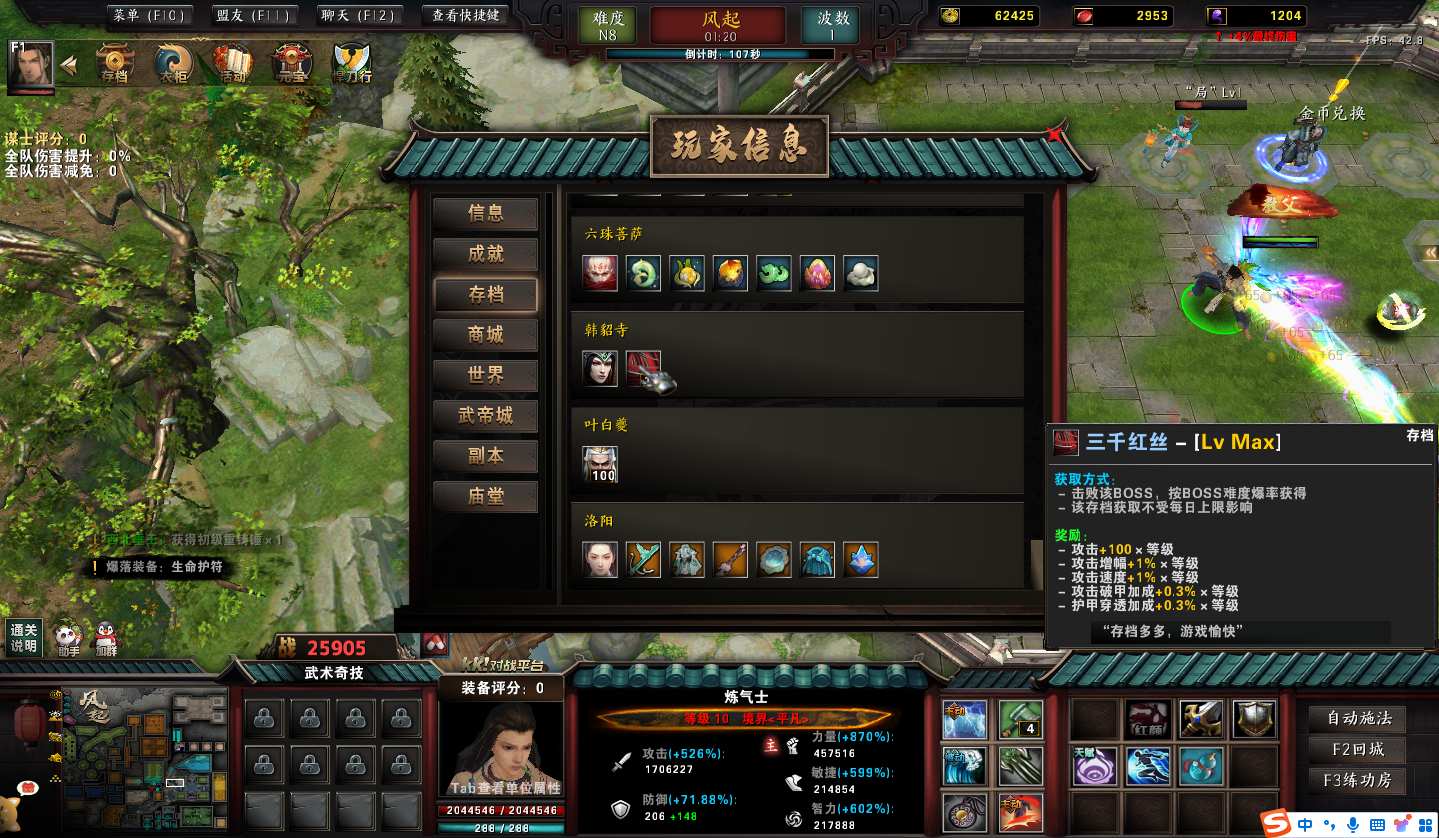Open the 衣柜 wardrobe icon
The image size is (1439, 838).
(x=173, y=63)
